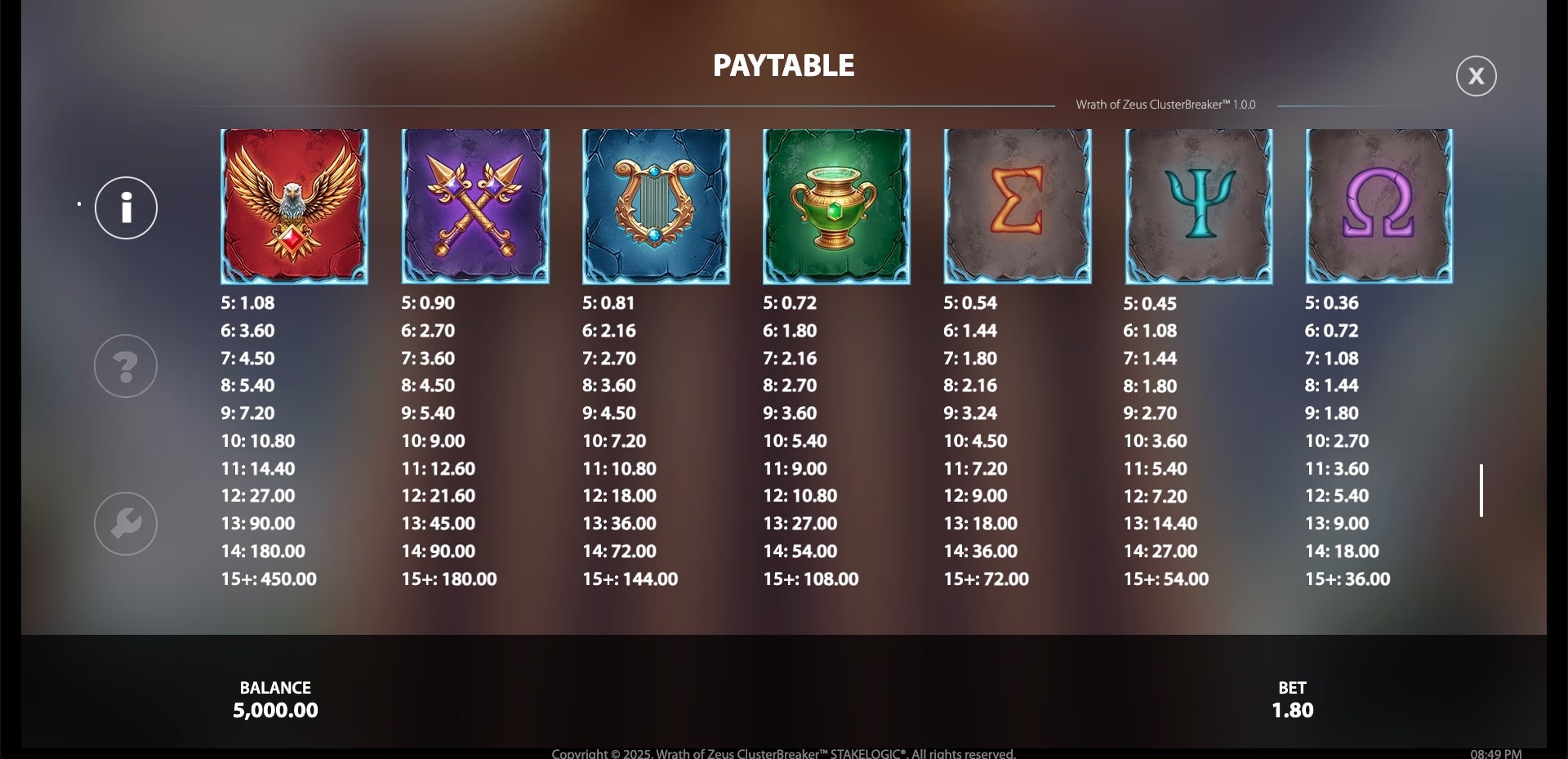This screenshot has width=1568, height=759.
Task: Select the teal Psi symbol
Action: [x=1200, y=205]
